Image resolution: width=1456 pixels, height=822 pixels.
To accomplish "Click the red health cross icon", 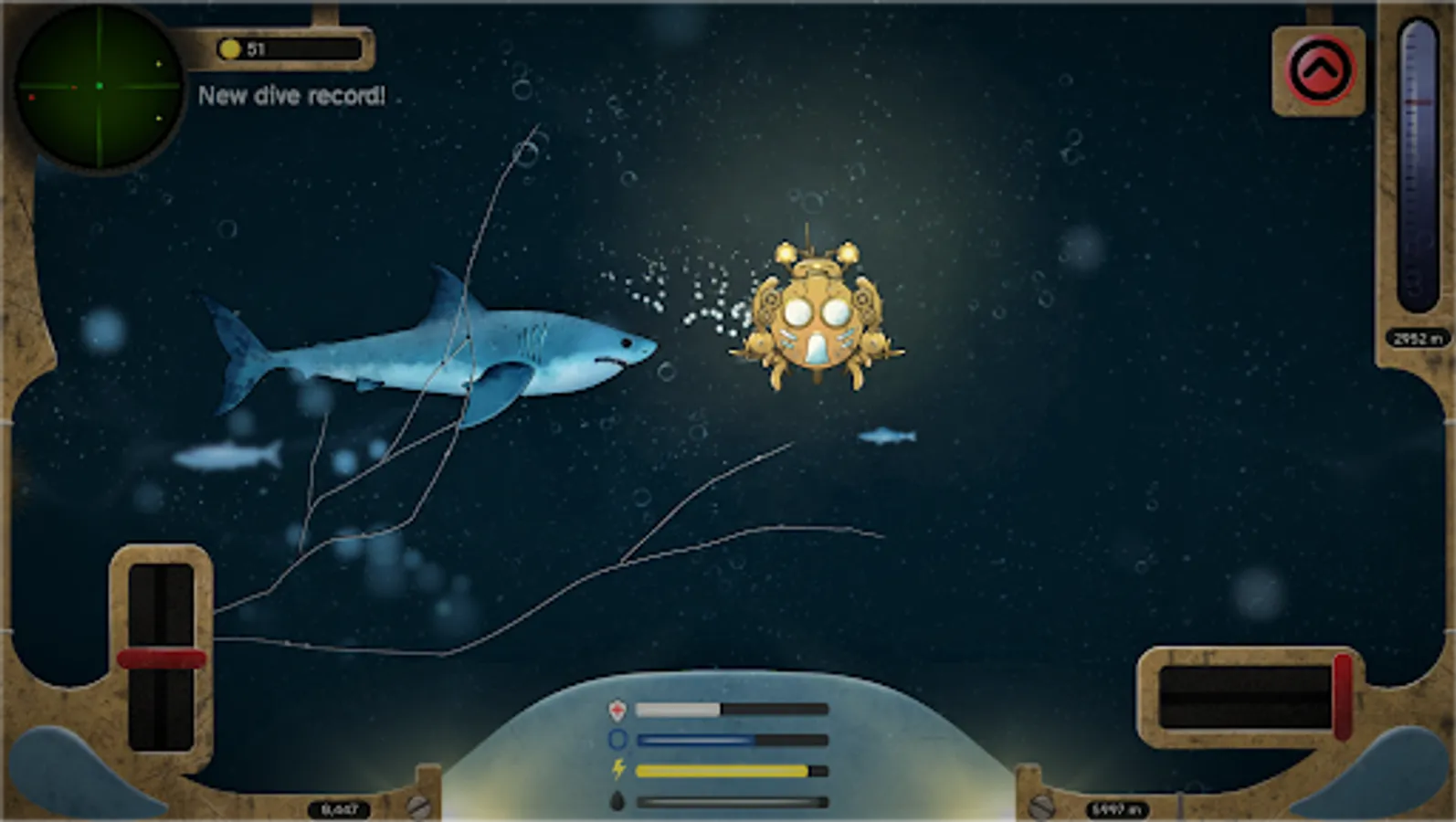I will coord(617,710).
